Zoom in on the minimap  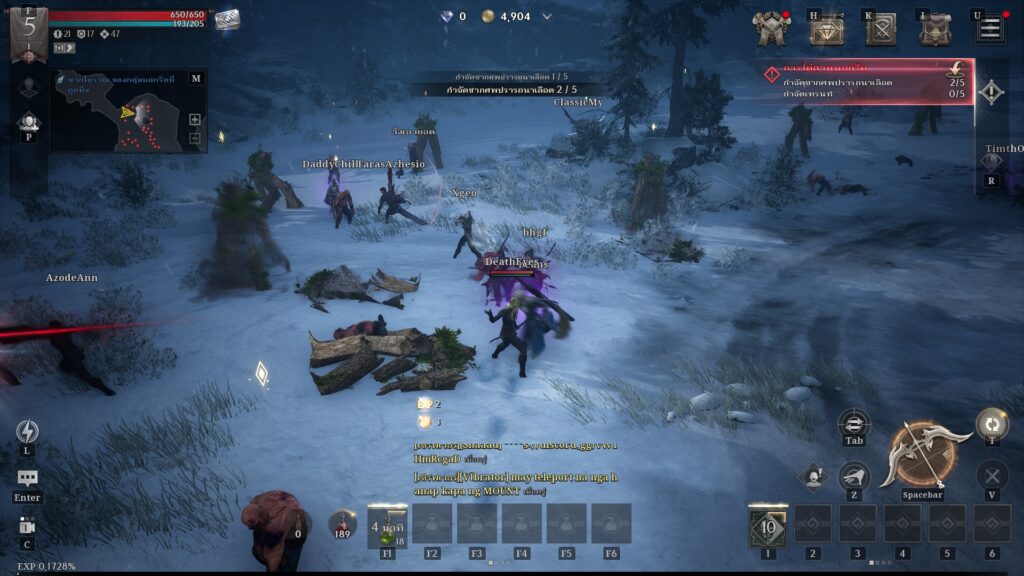(x=195, y=119)
